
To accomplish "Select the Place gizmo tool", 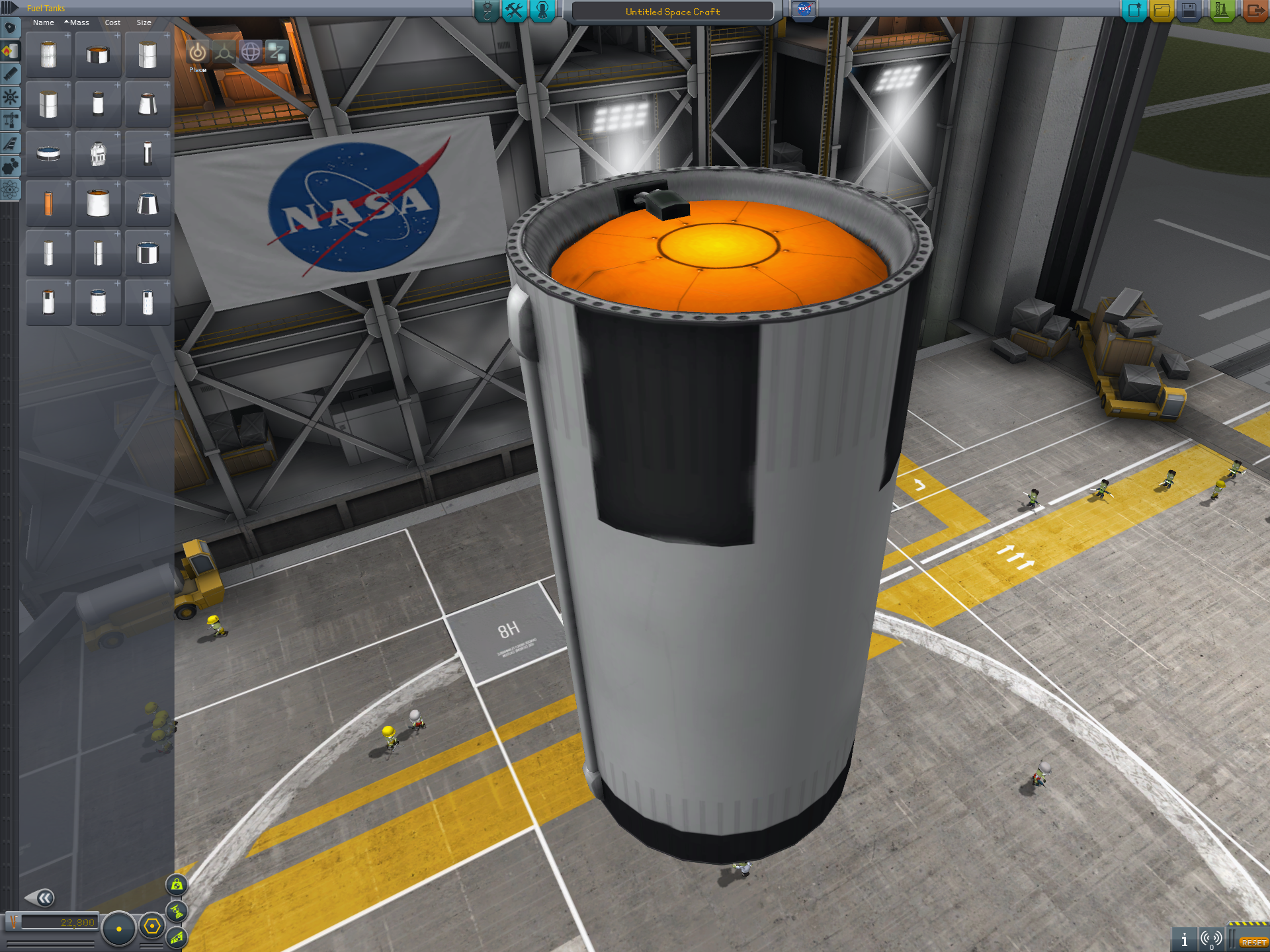I will pos(197,52).
